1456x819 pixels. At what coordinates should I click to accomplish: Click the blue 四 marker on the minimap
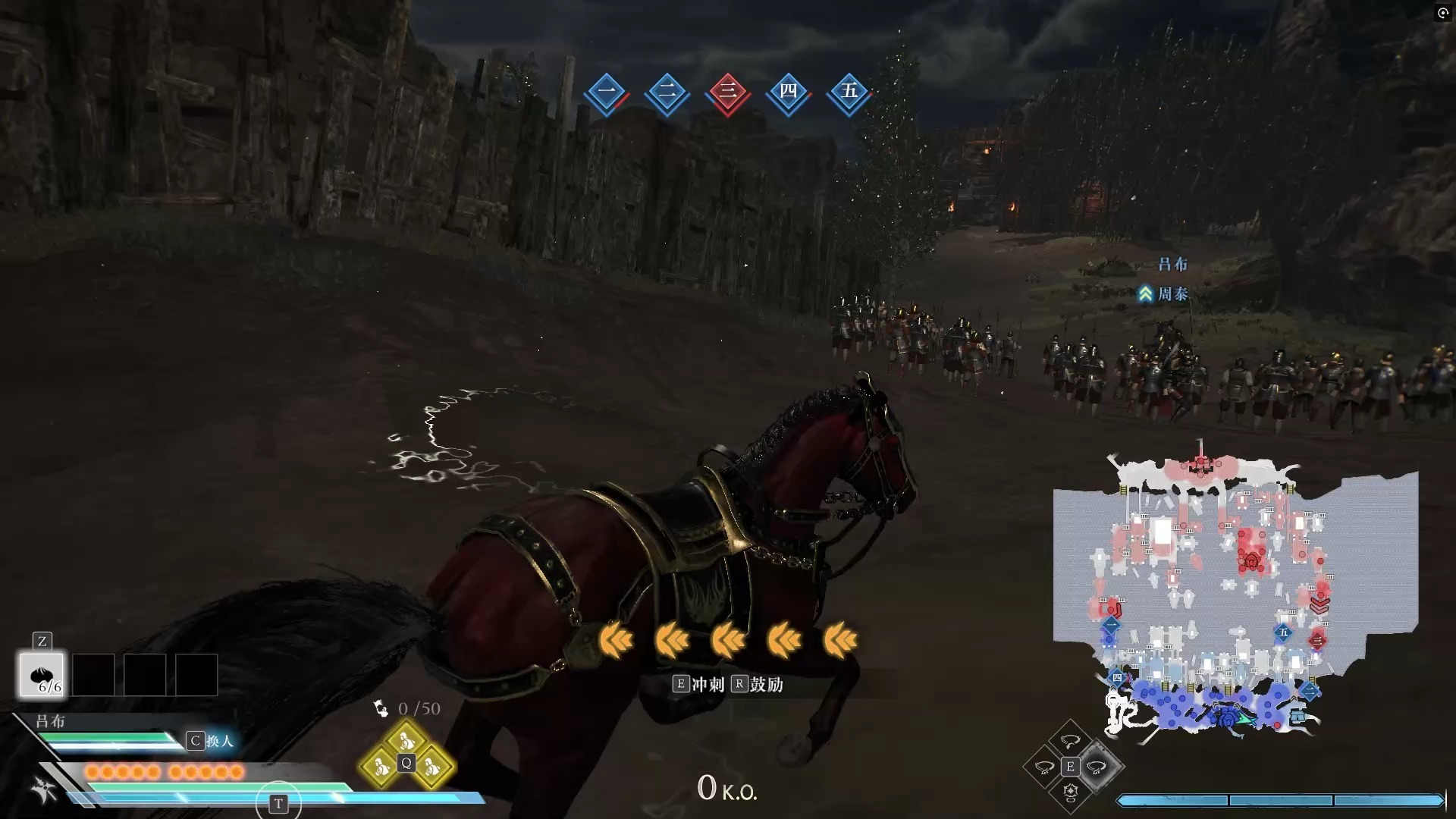coord(1116,677)
